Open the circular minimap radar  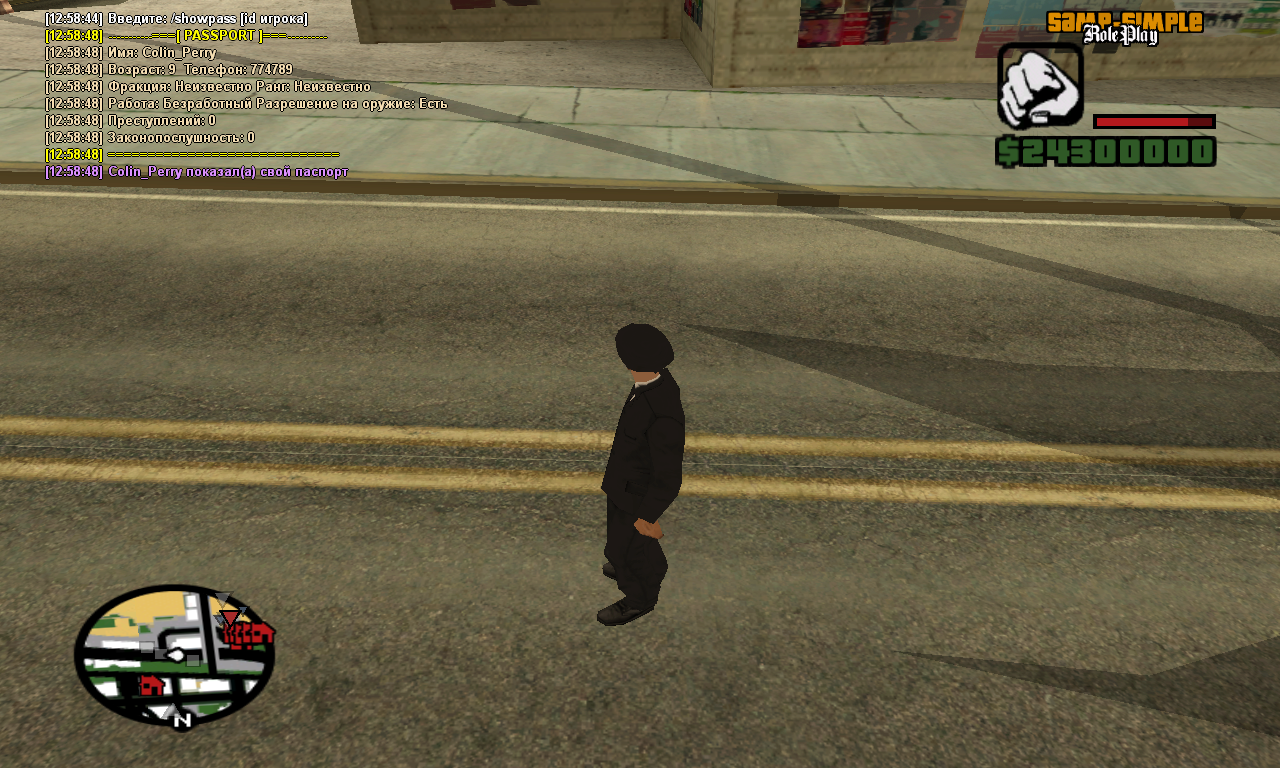coord(174,654)
